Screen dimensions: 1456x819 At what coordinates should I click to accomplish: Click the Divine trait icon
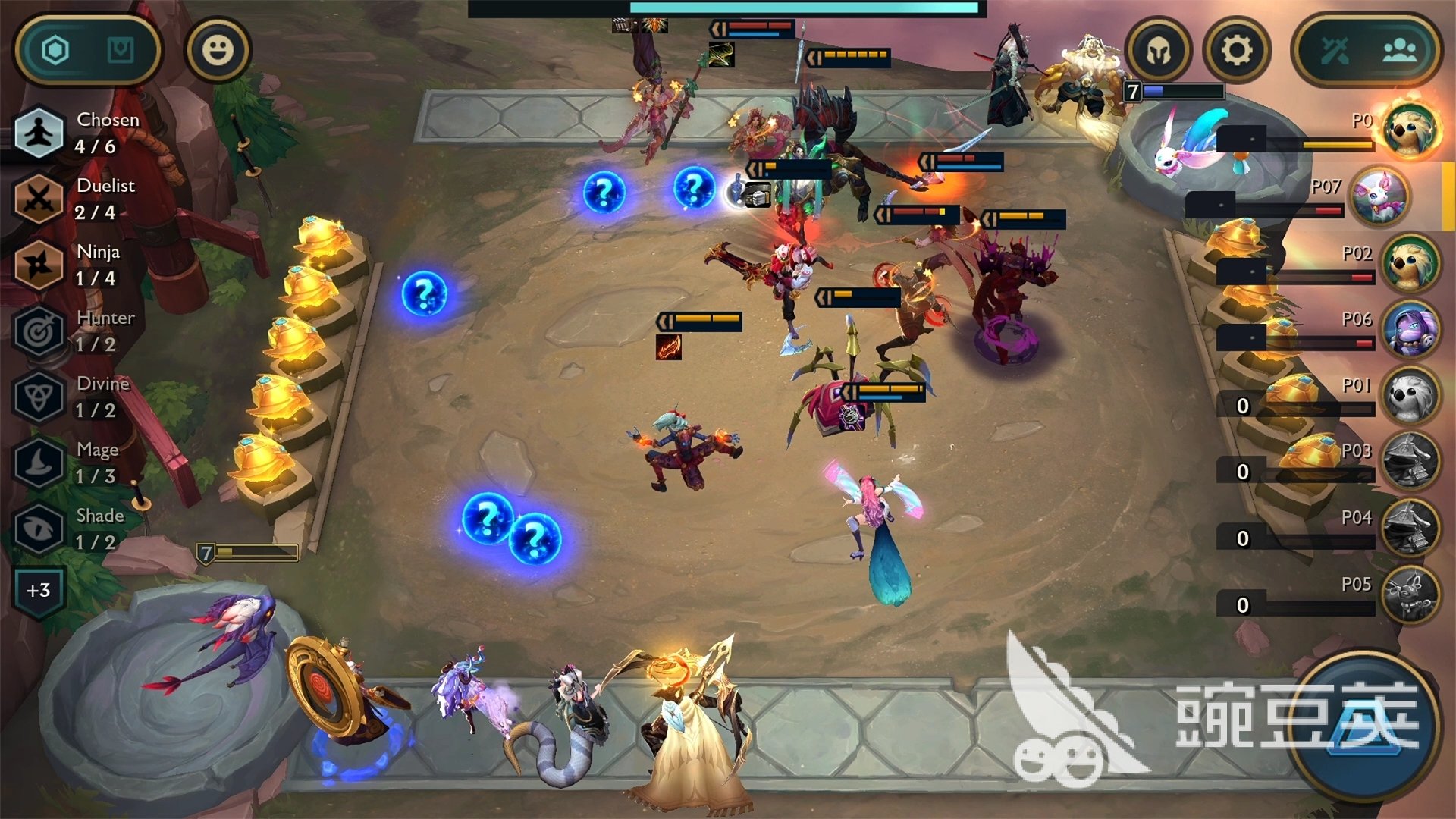[x=38, y=395]
